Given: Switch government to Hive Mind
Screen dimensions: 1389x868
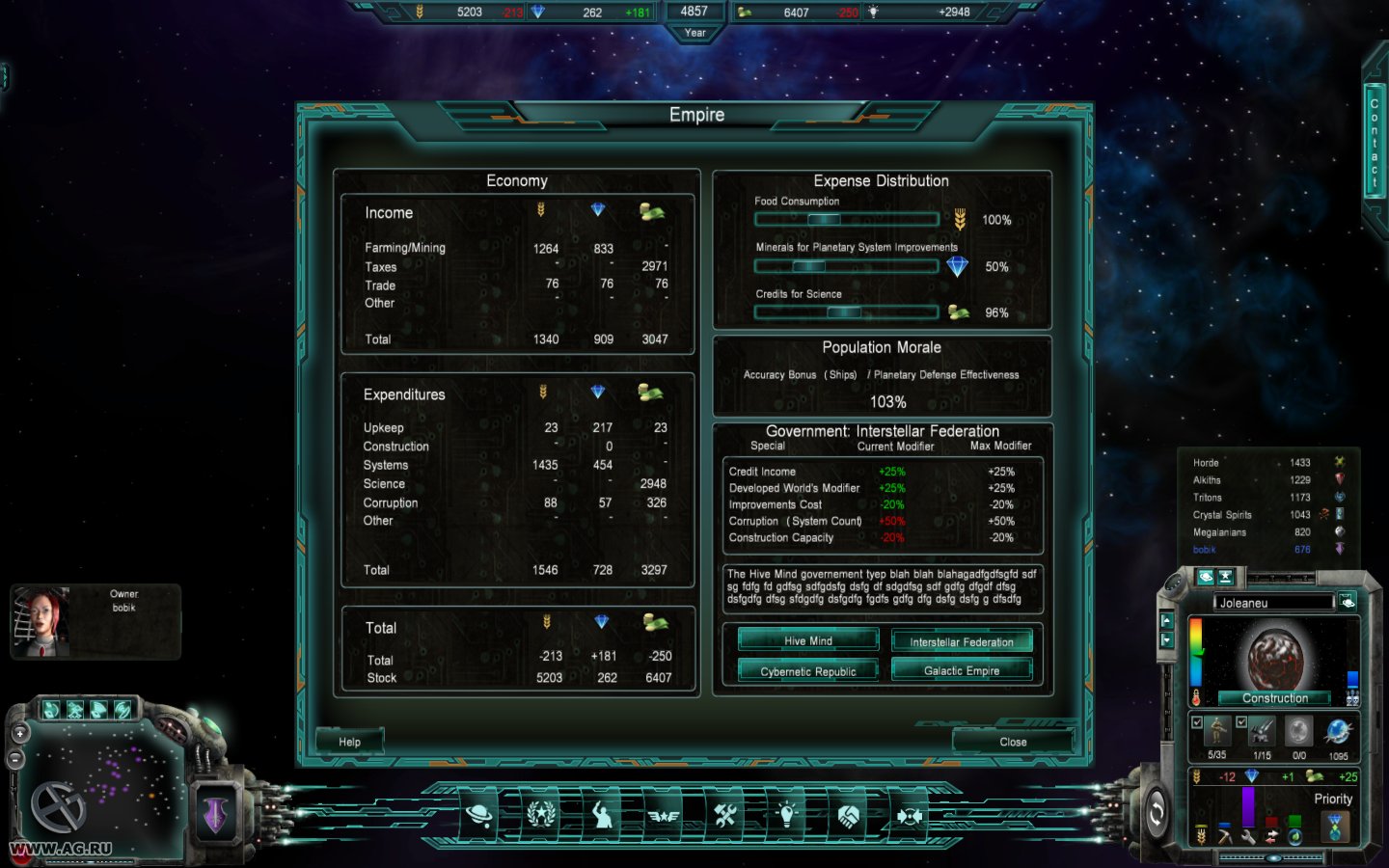Looking at the screenshot, I should click(806, 639).
